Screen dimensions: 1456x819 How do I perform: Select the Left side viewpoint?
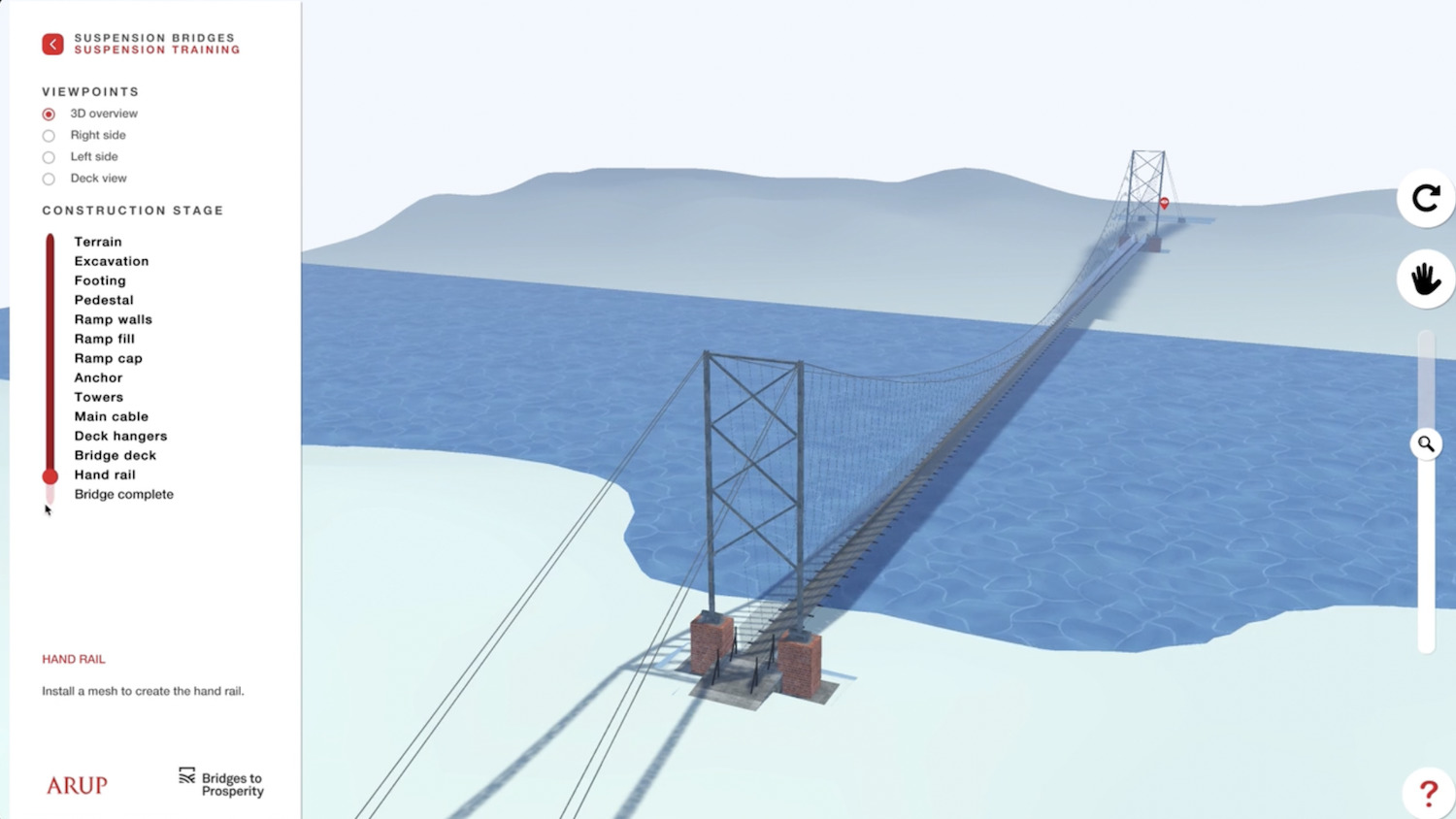tap(49, 157)
